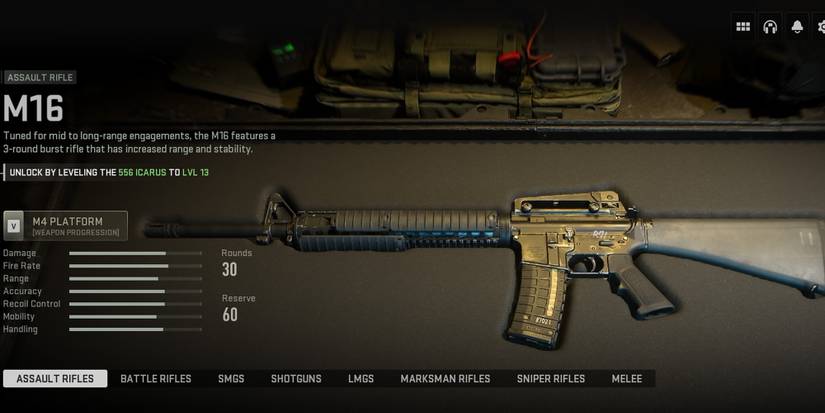Select the Melee weapons tab

tap(627, 379)
